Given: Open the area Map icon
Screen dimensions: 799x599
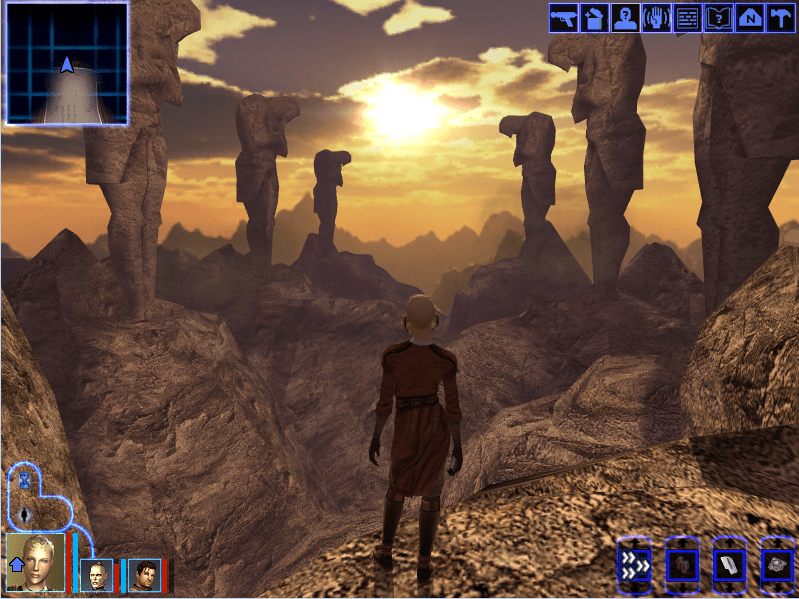Looking at the screenshot, I should pyautogui.click(x=749, y=18).
